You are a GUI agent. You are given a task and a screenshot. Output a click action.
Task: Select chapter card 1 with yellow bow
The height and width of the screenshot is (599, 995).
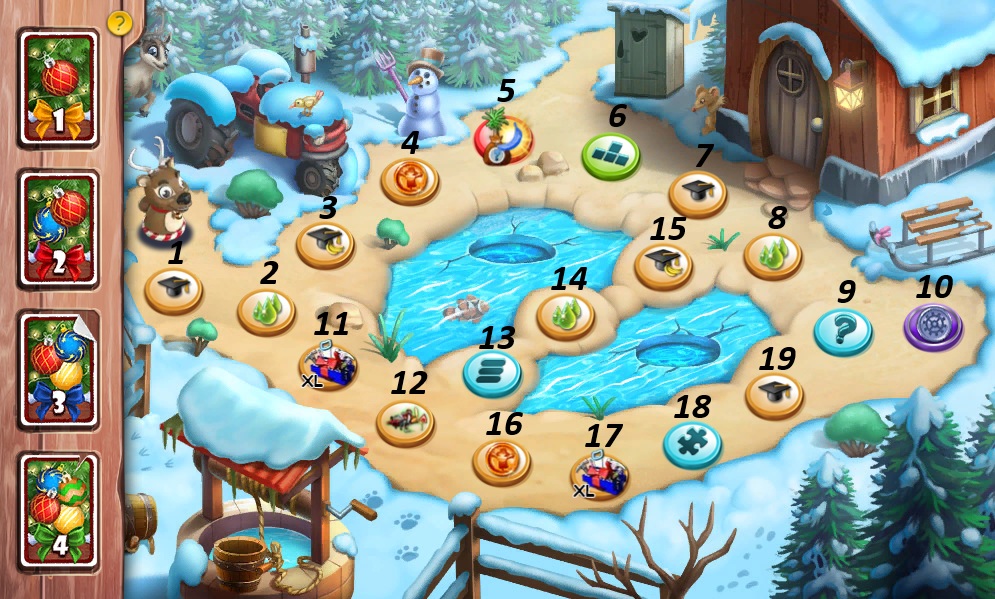[58, 88]
